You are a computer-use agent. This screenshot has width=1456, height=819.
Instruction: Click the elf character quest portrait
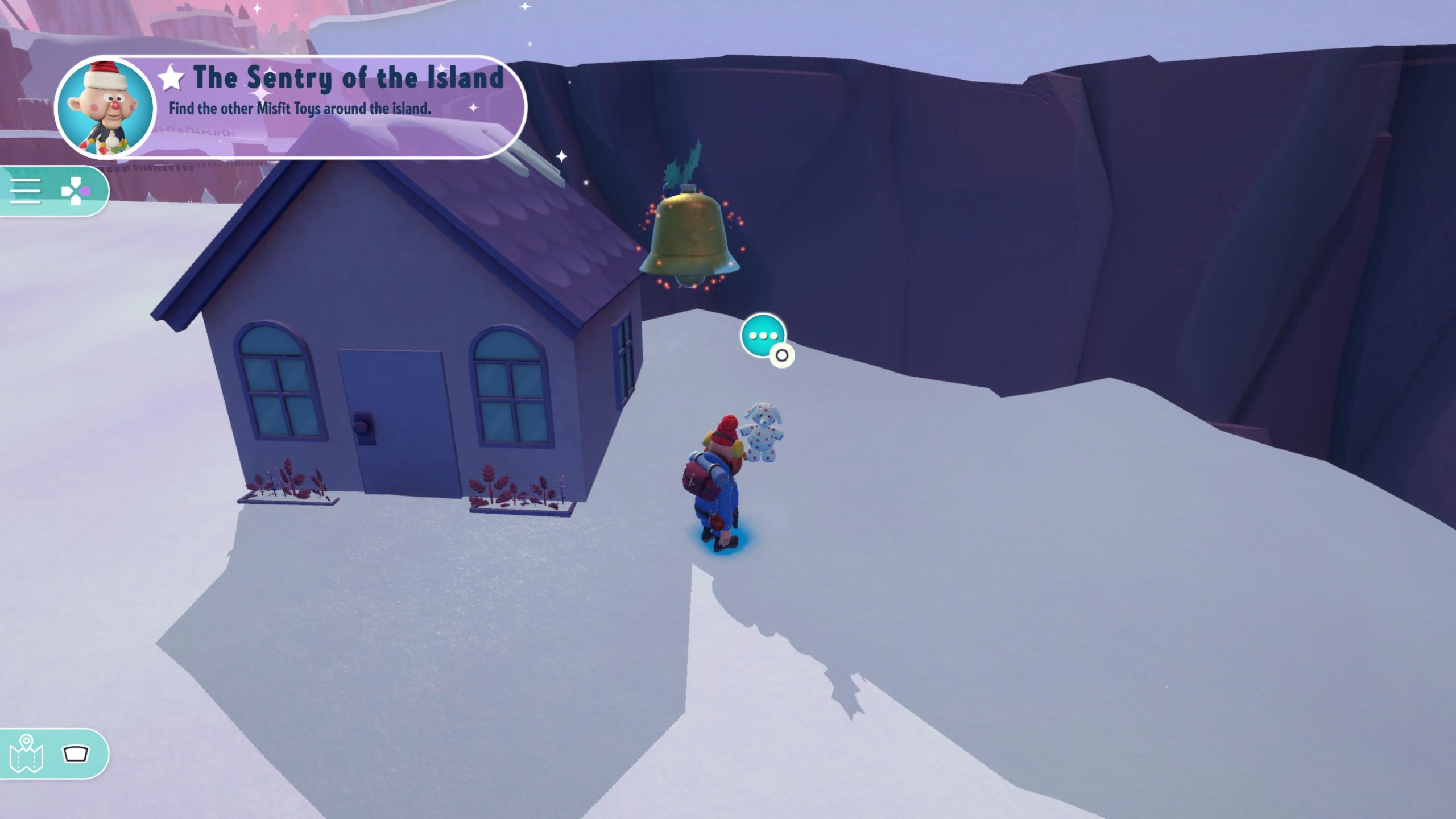106,107
